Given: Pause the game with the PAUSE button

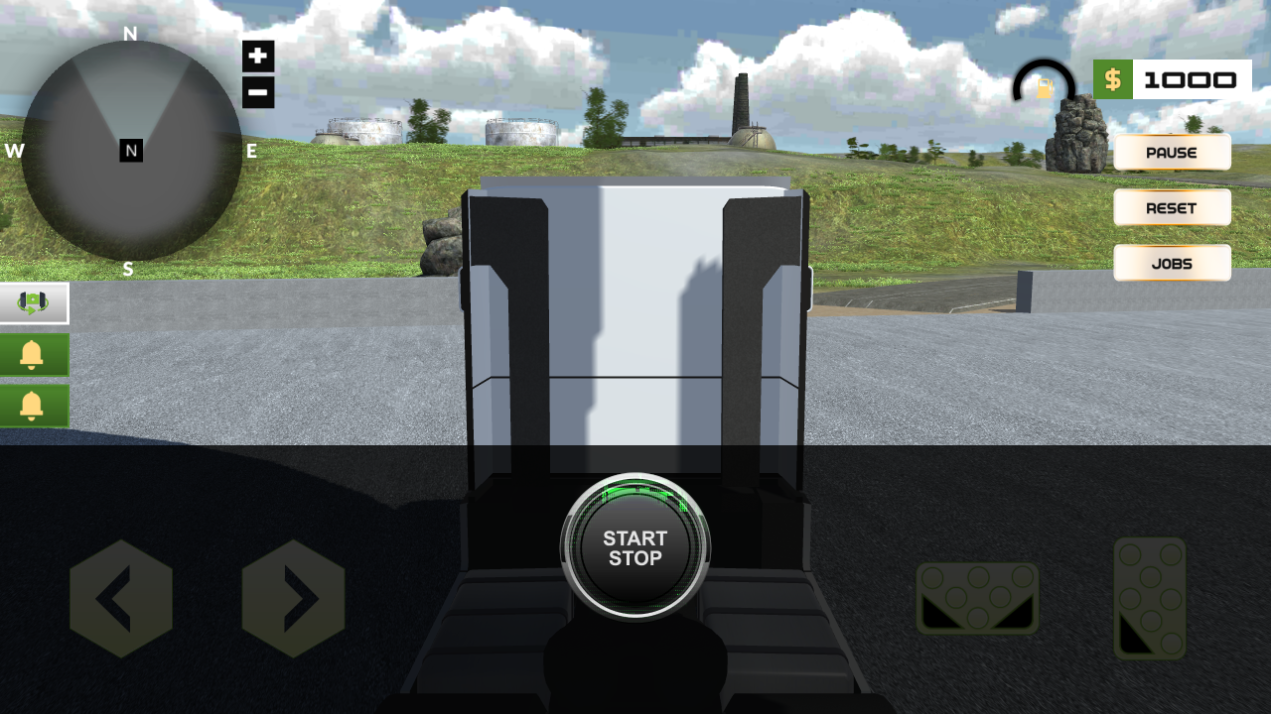Looking at the screenshot, I should (1171, 153).
